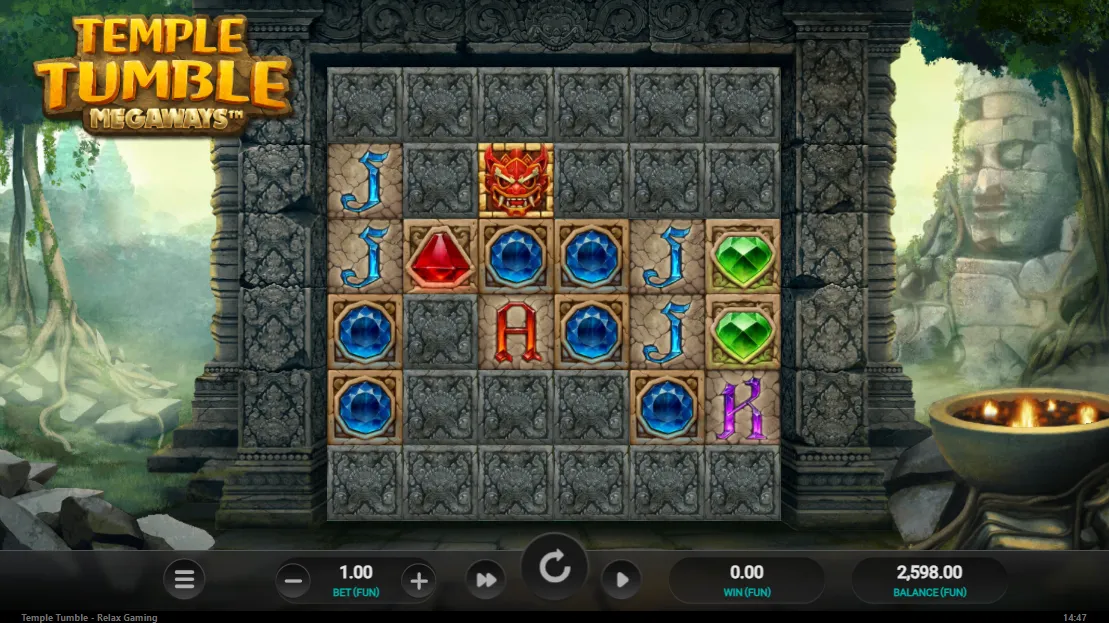The height and width of the screenshot is (623, 1109).
Task: Spin the reels with the circular arrow
Action: tap(554, 569)
